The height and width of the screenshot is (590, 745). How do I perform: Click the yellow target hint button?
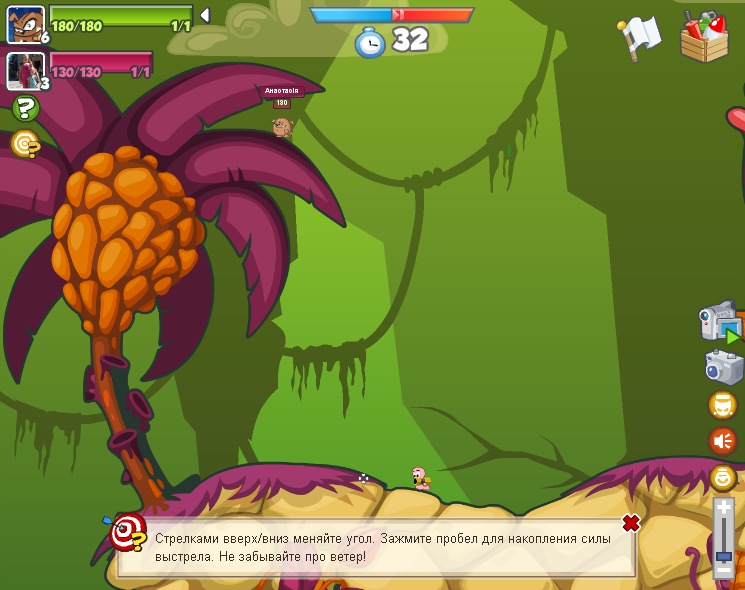[x=25, y=145]
